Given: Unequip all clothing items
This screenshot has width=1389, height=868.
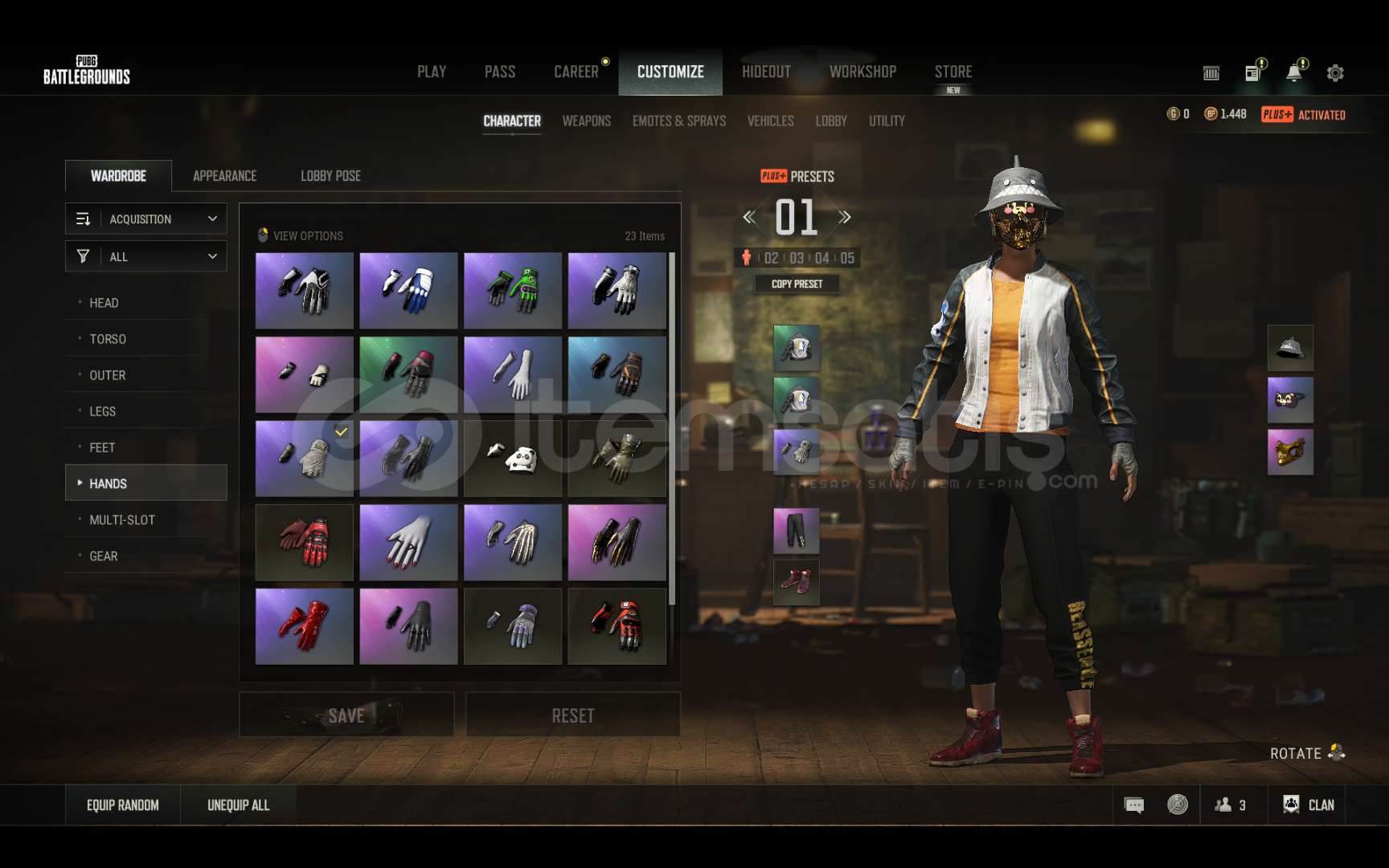Looking at the screenshot, I should tap(239, 805).
